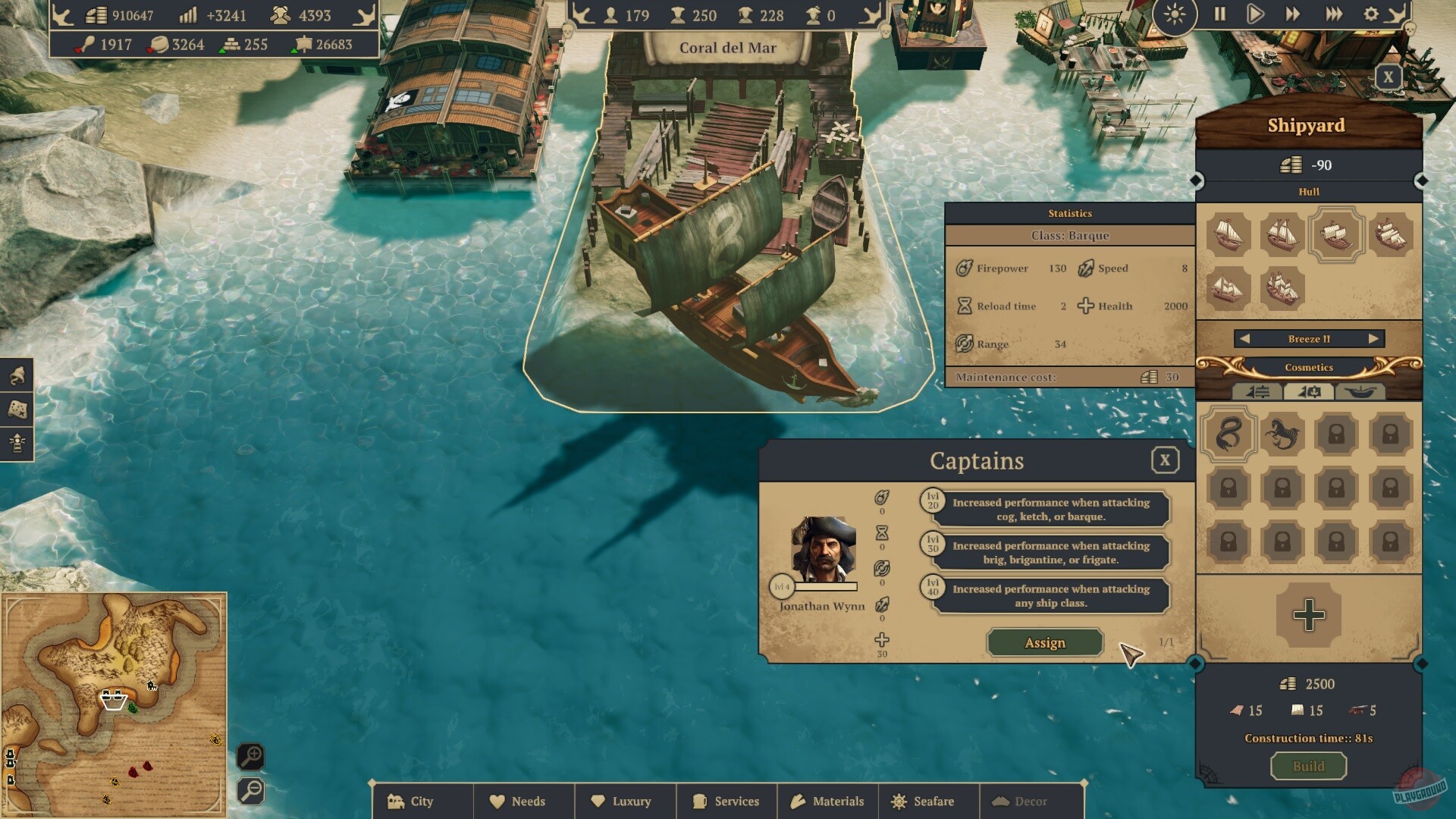Open the game settings gear icon

click(x=1370, y=14)
